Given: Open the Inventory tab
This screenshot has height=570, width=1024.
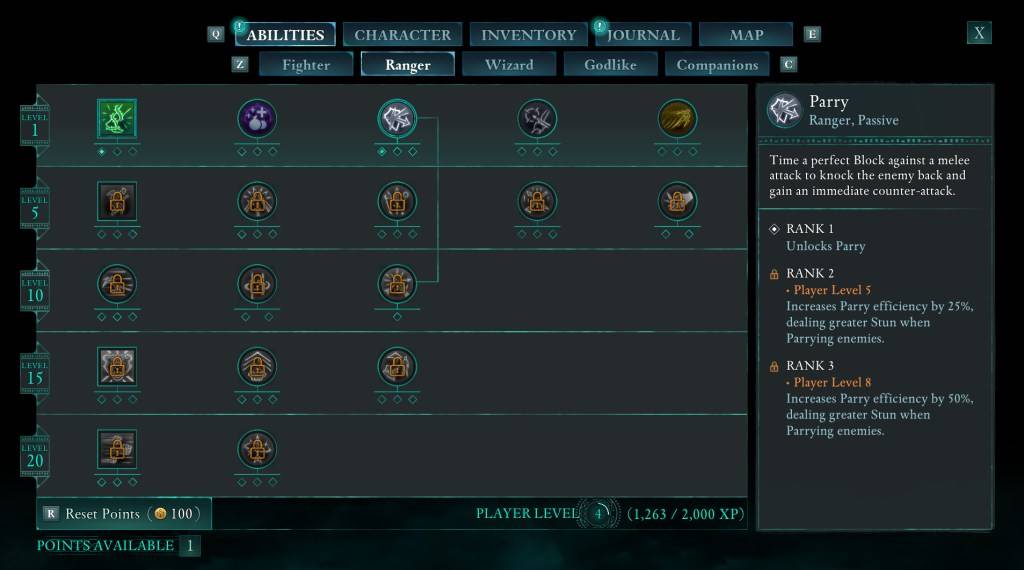Looking at the screenshot, I should click(x=528, y=35).
